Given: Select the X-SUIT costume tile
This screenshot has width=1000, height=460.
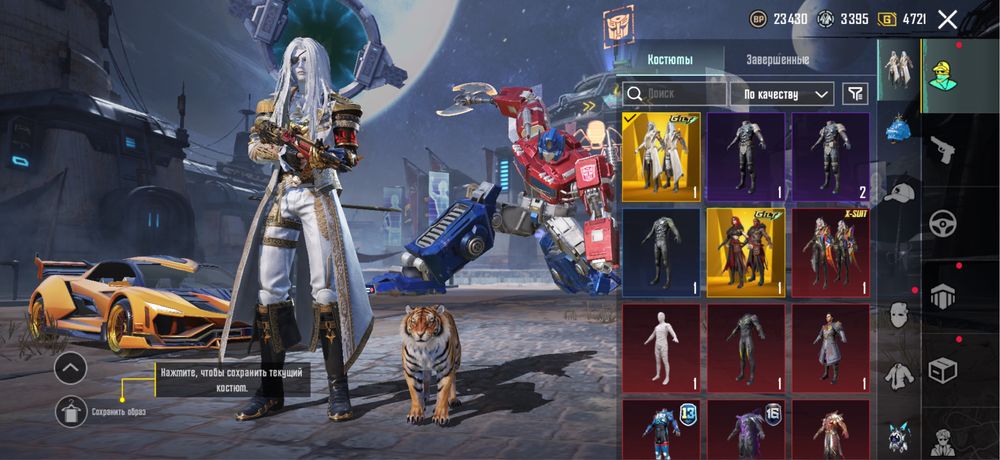Looking at the screenshot, I should pyautogui.click(x=830, y=253).
